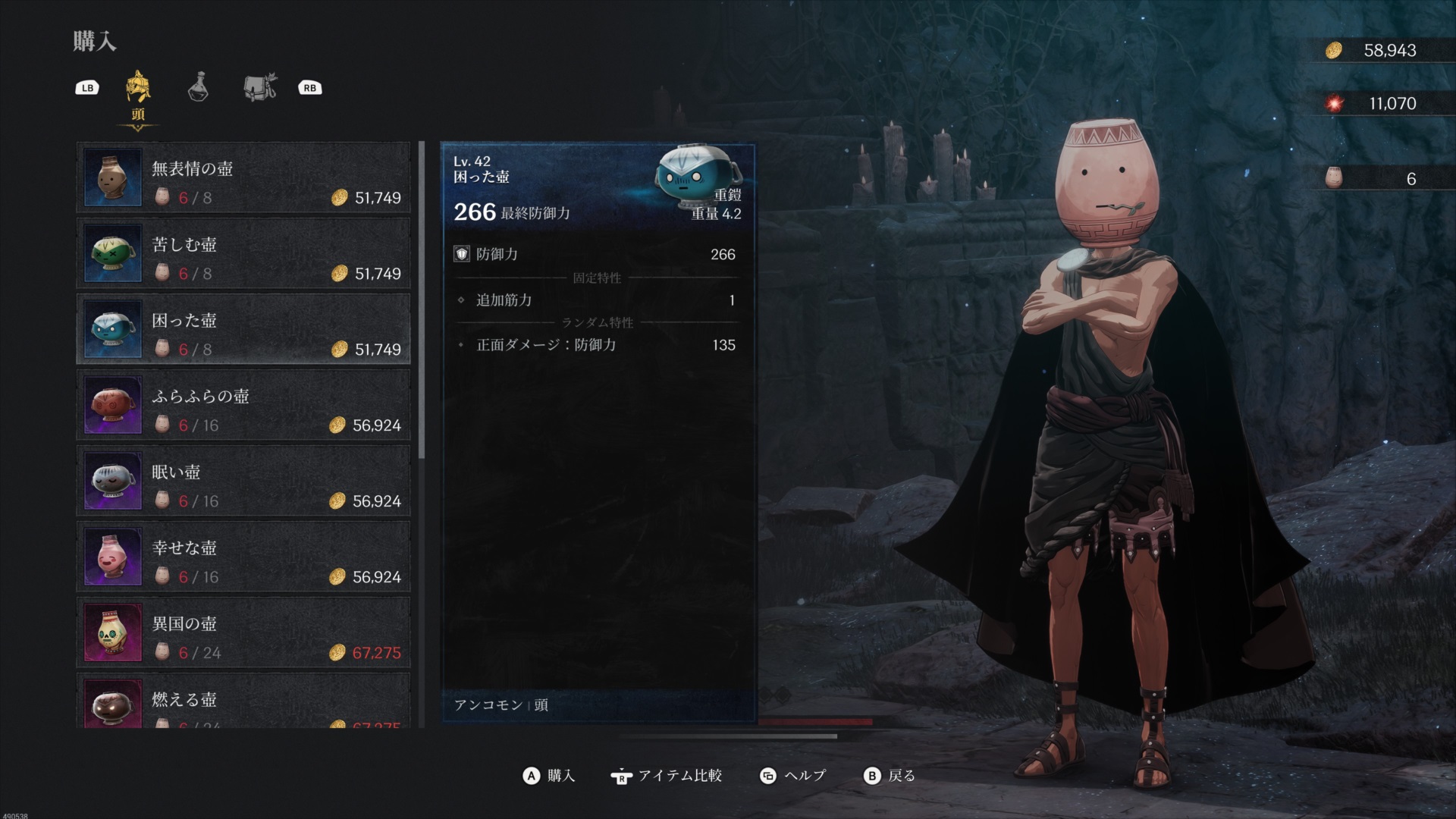Click the shop list scrollbar
Screen dimensions: 1456x819
click(422, 303)
